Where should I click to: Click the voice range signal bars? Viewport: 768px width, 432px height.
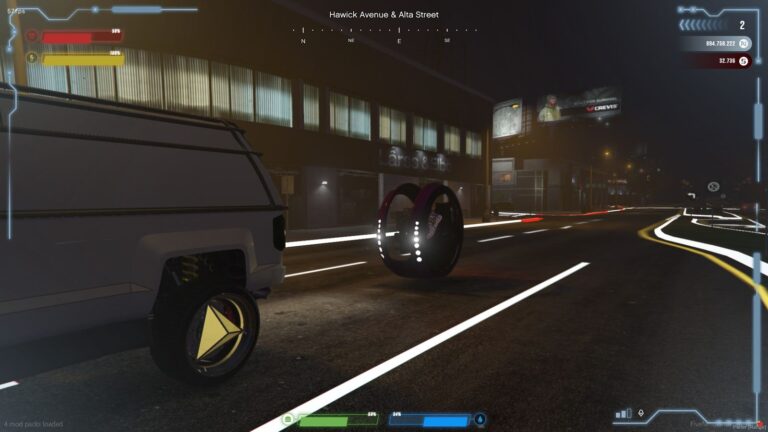(624, 413)
